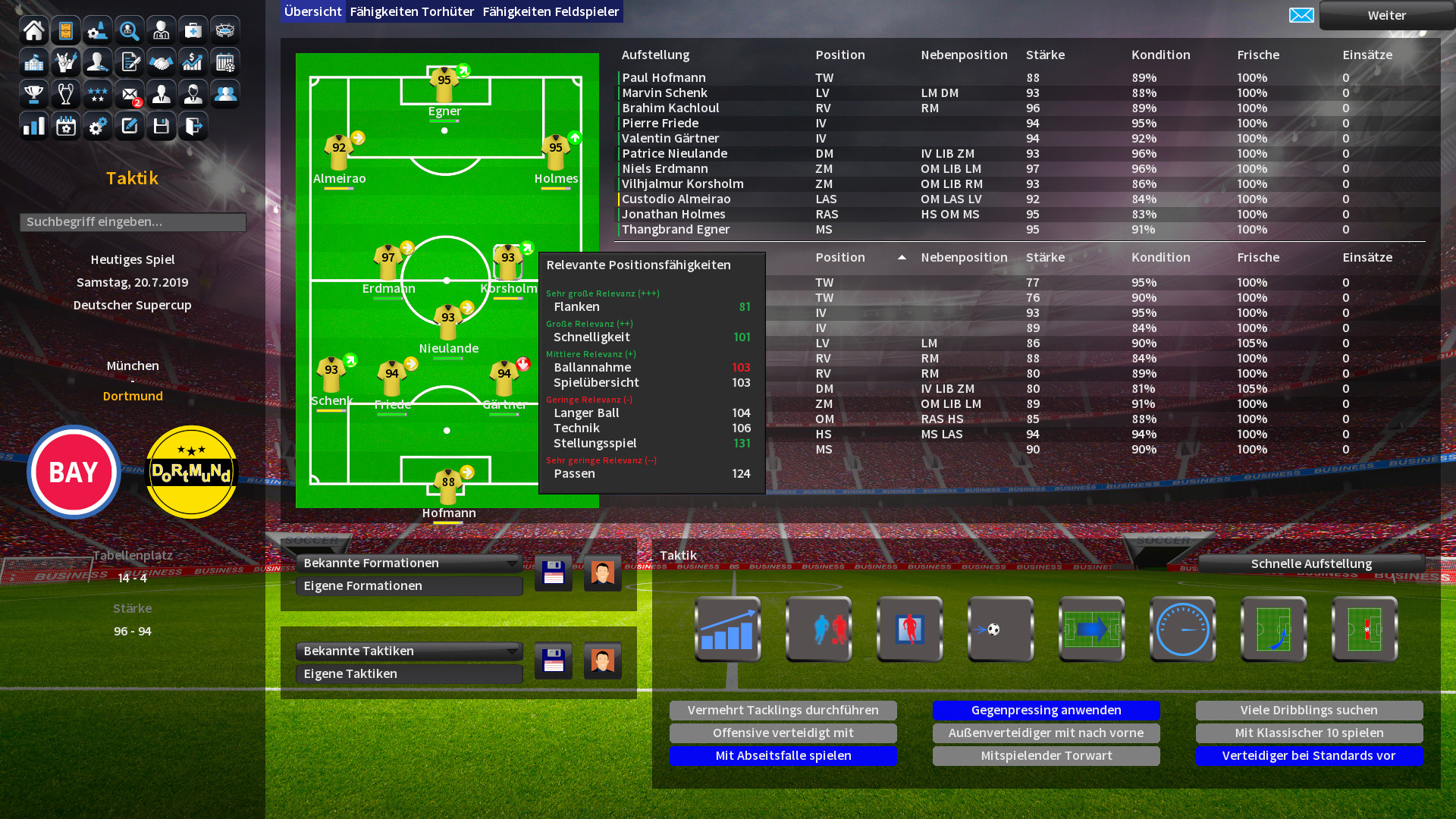1456x819 pixels.
Task: Select the counterattack soccer ball icon
Action: [1001, 629]
